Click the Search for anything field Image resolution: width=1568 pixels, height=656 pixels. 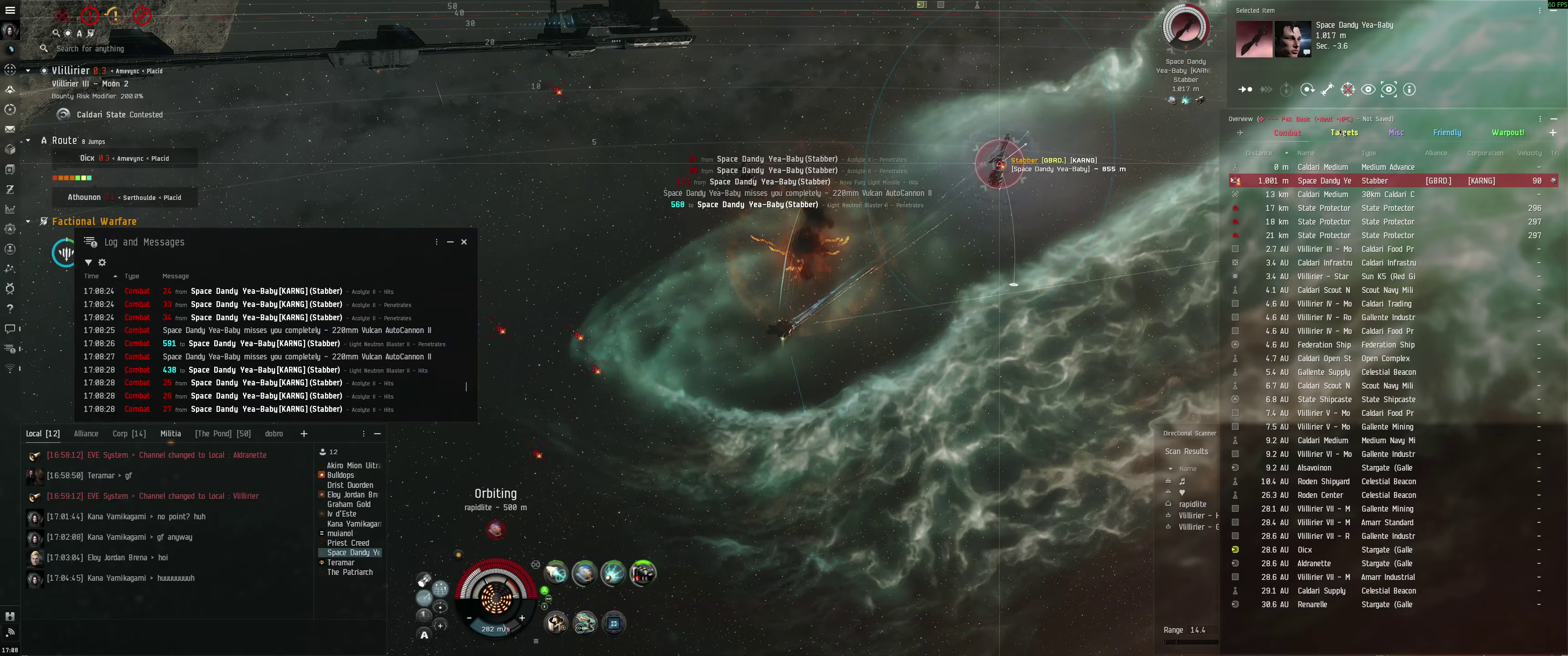90,49
